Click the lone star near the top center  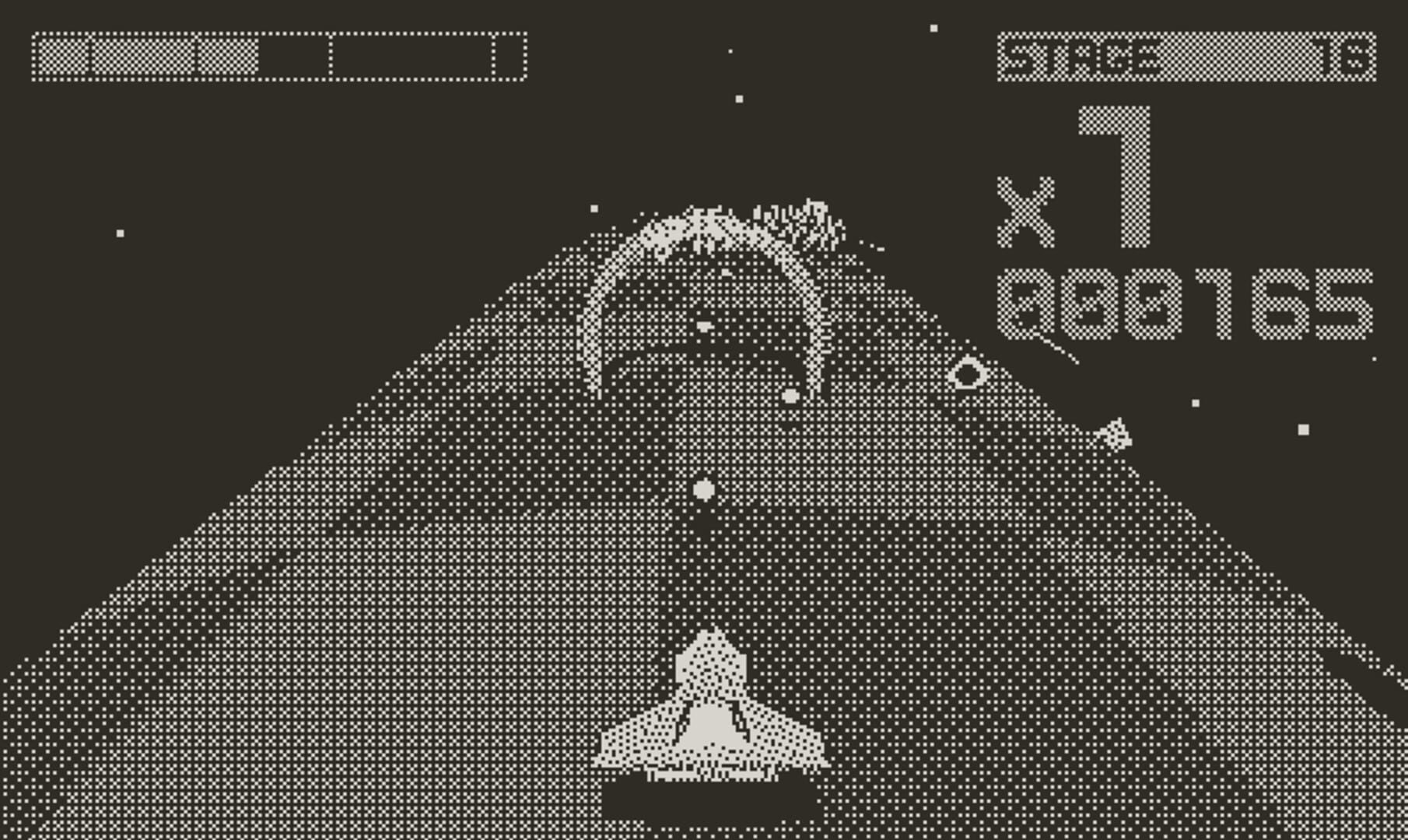coord(730,51)
